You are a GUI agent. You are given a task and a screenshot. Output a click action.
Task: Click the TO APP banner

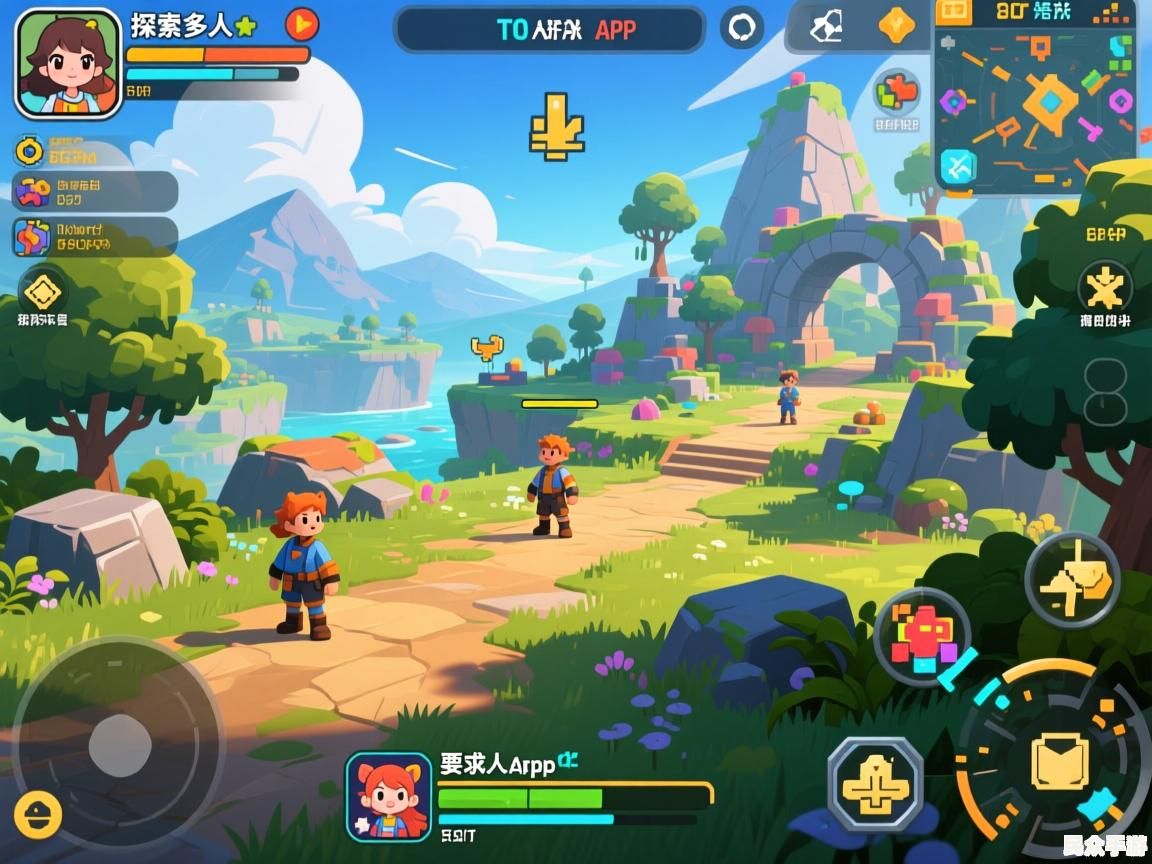550,29
